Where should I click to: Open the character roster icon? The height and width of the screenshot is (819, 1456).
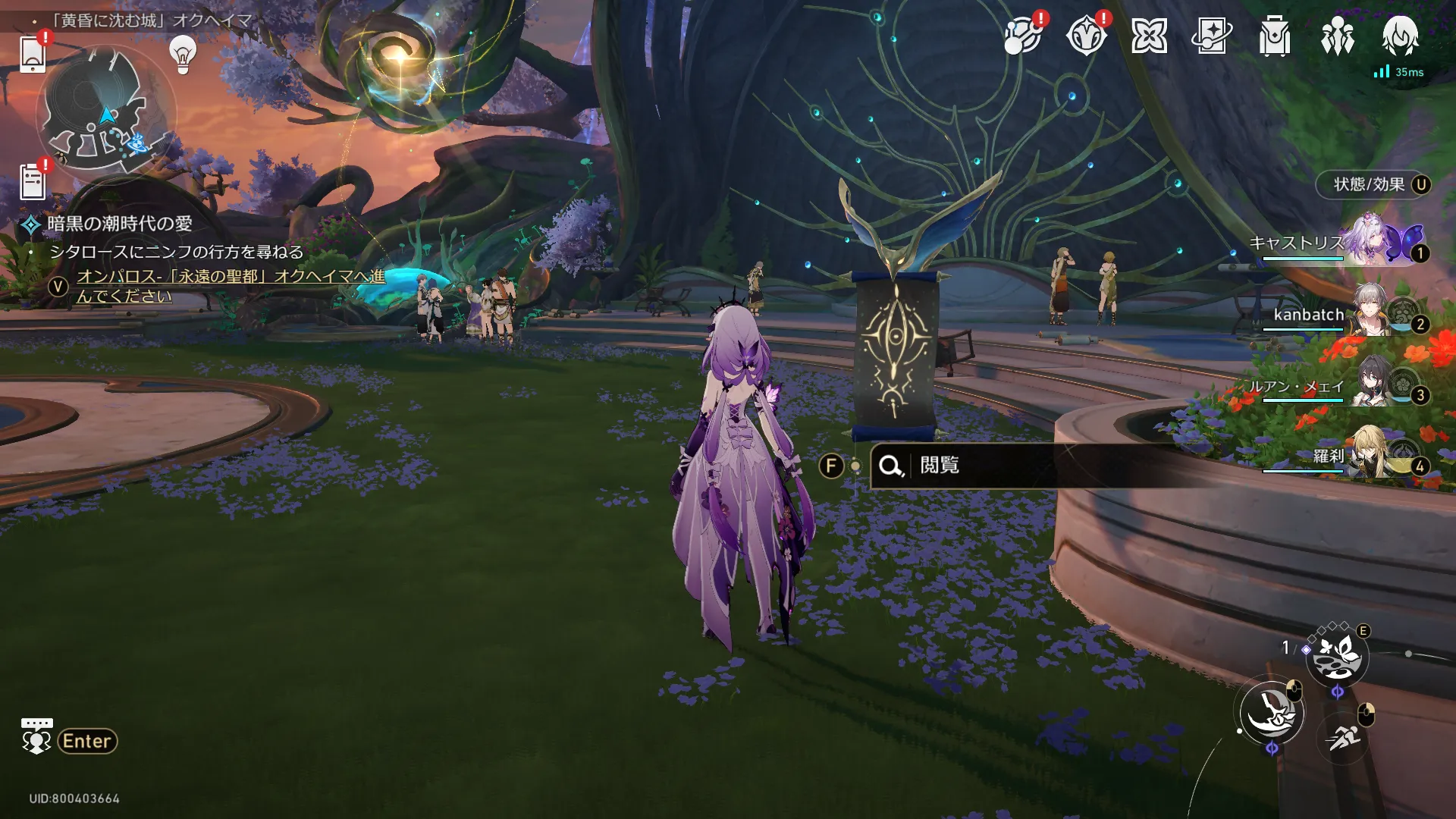click(1337, 36)
